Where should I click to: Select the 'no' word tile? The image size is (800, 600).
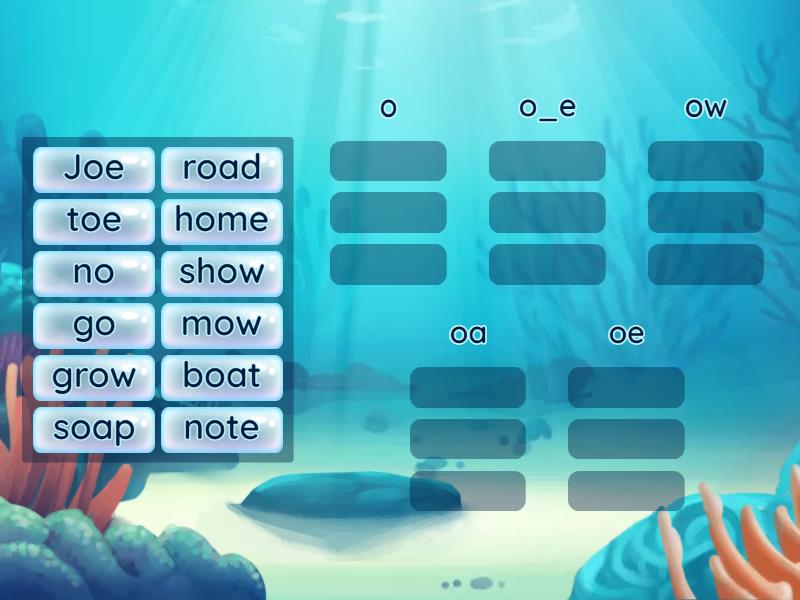tap(94, 272)
